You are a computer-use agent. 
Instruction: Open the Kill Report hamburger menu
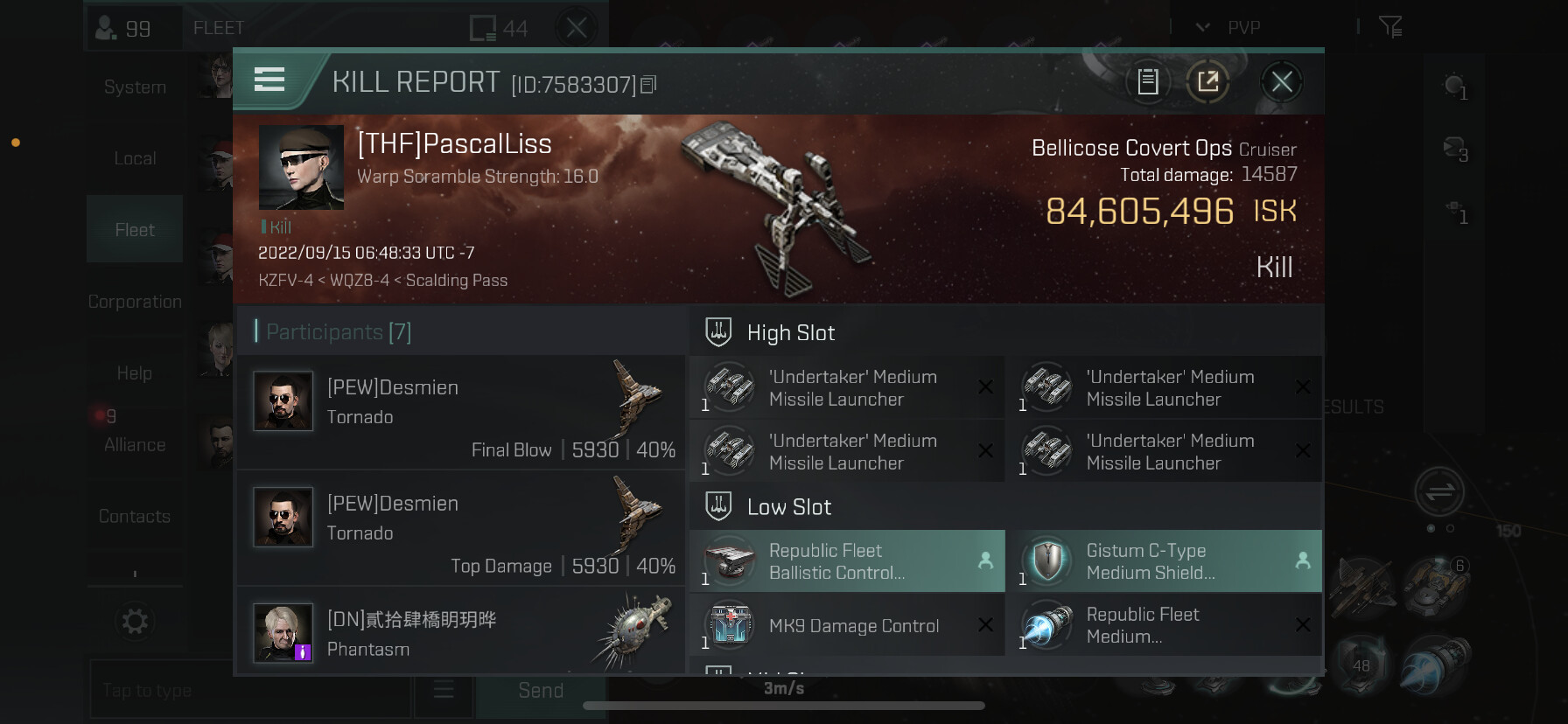pos(269,80)
